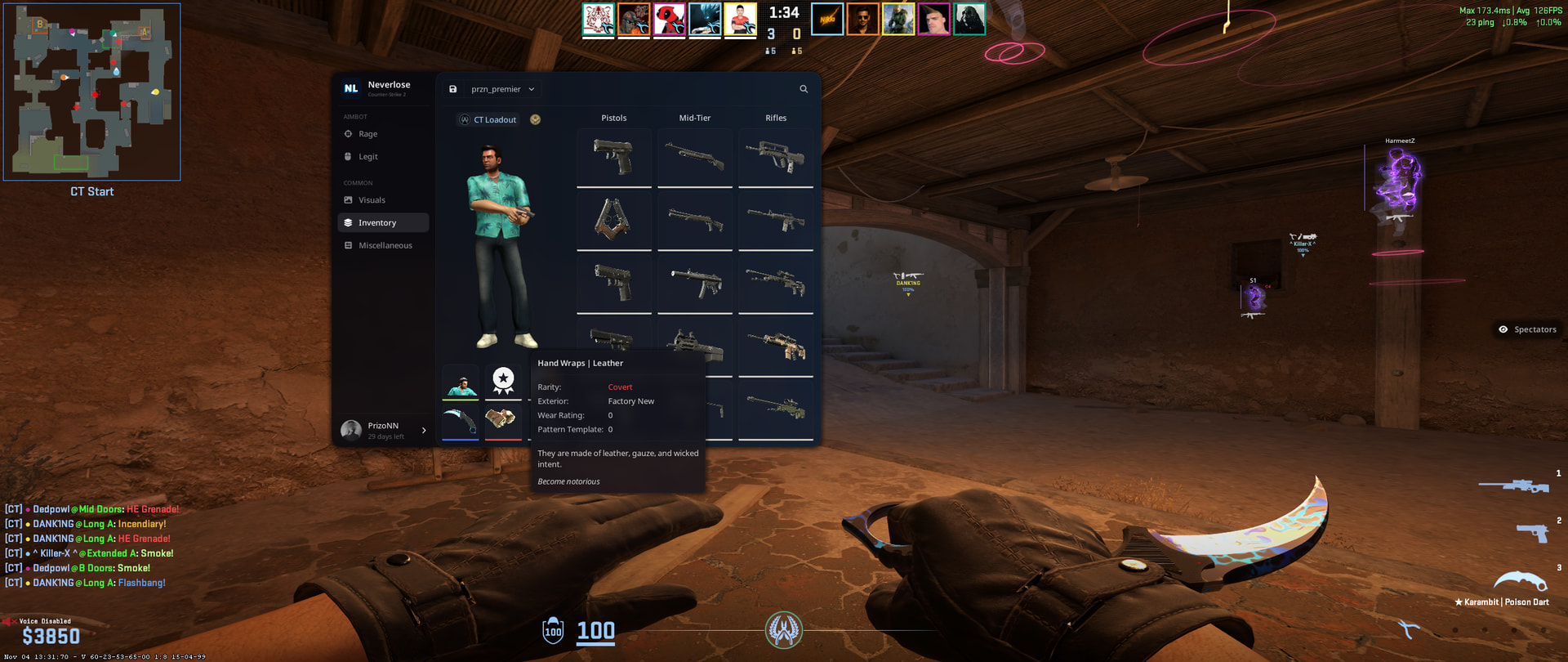Open the Spectators panel
1568x662 pixels.
pyautogui.click(x=1527, y=329)
